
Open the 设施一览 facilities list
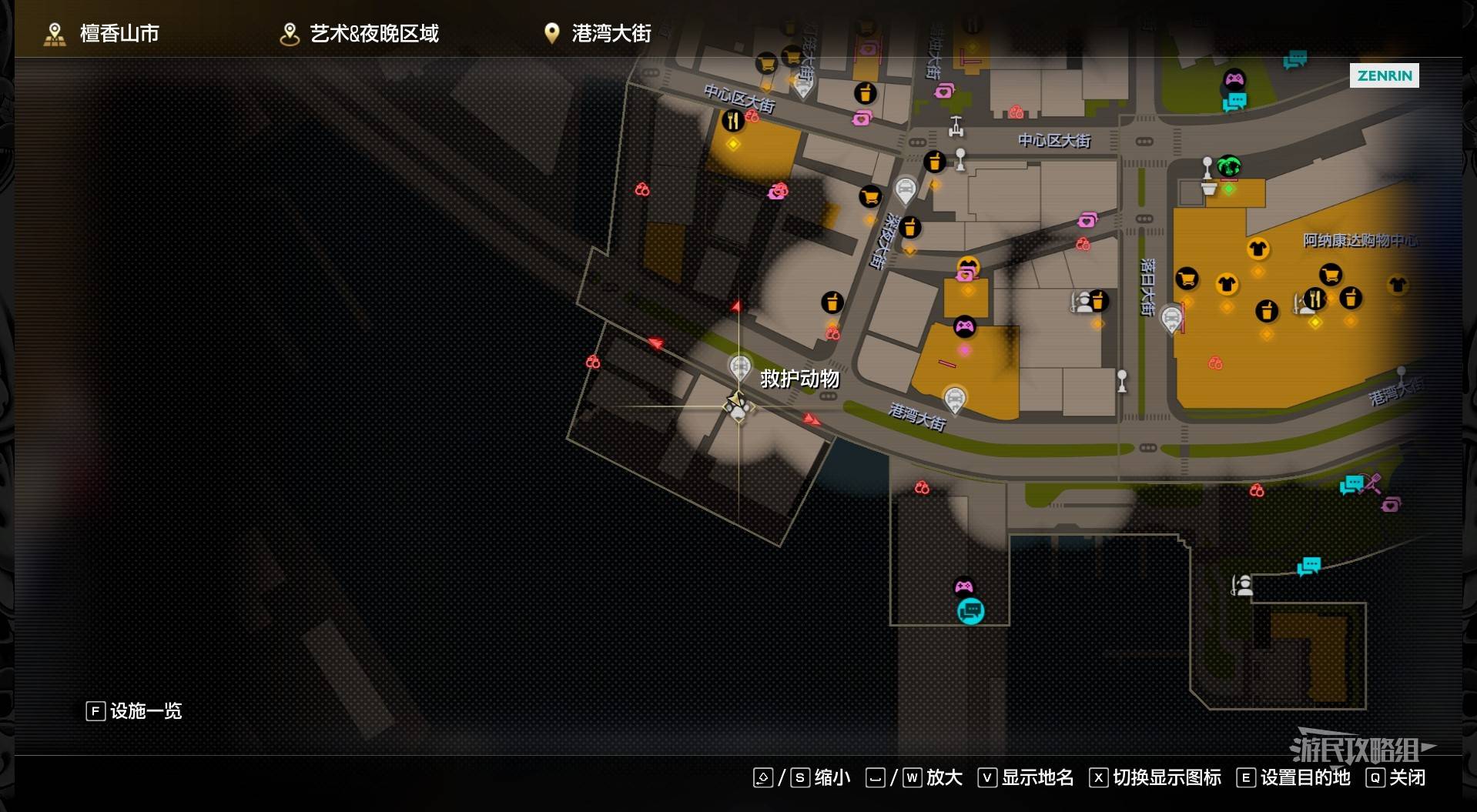(x=135, y=710)
